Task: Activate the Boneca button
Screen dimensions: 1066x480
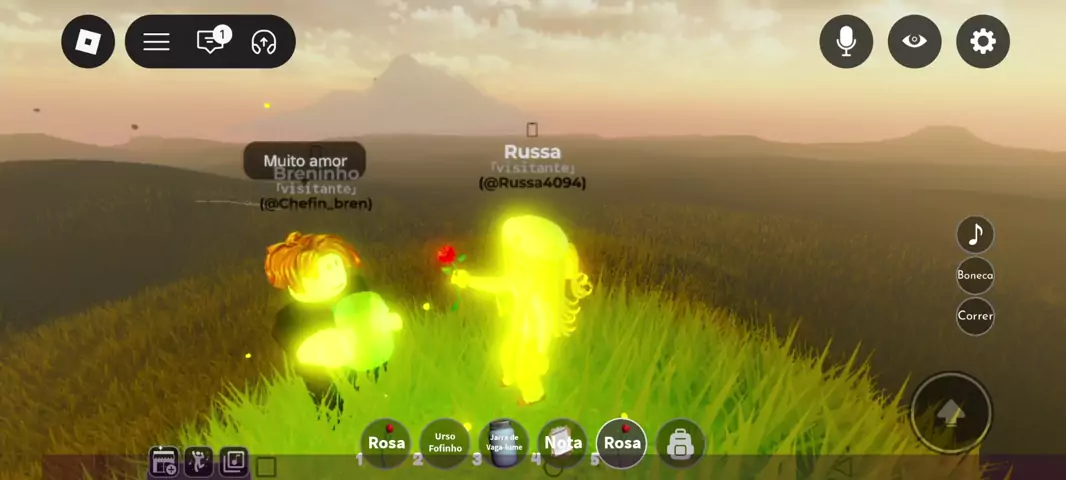Action: pos(975,275)
